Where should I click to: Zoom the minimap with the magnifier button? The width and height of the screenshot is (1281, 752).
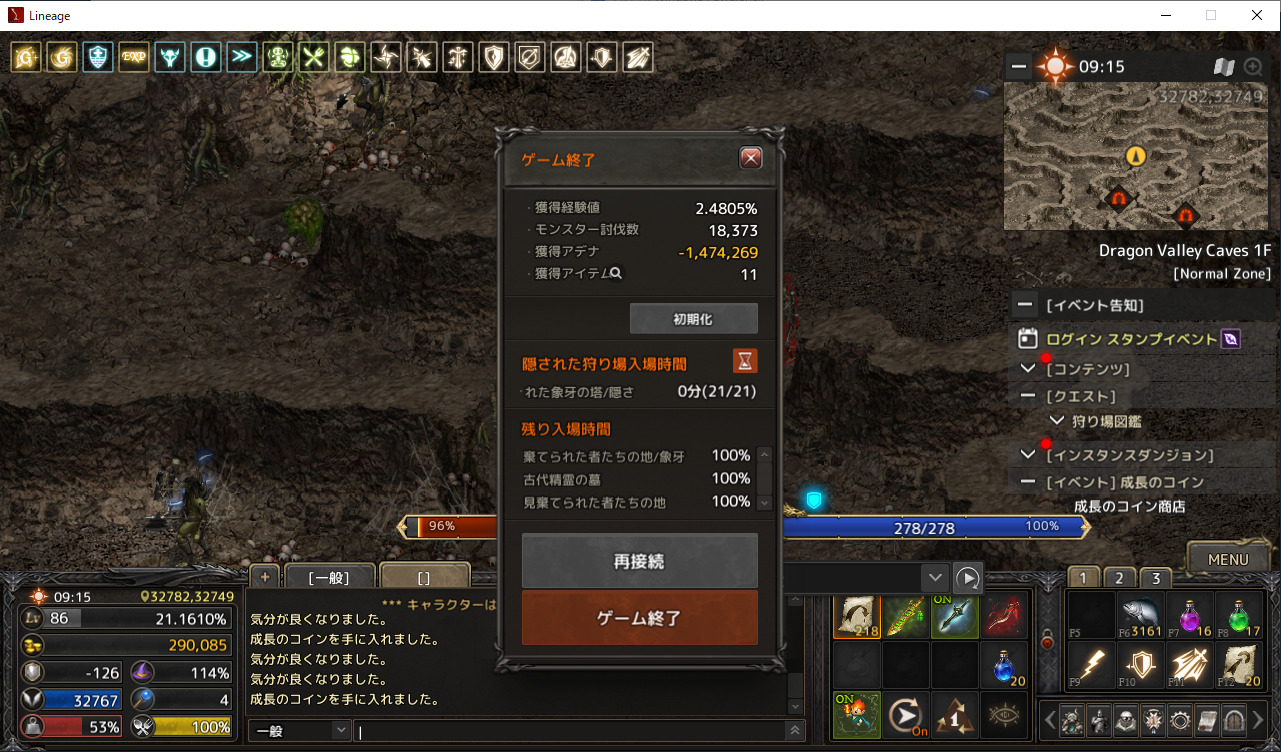[1253, 67]
